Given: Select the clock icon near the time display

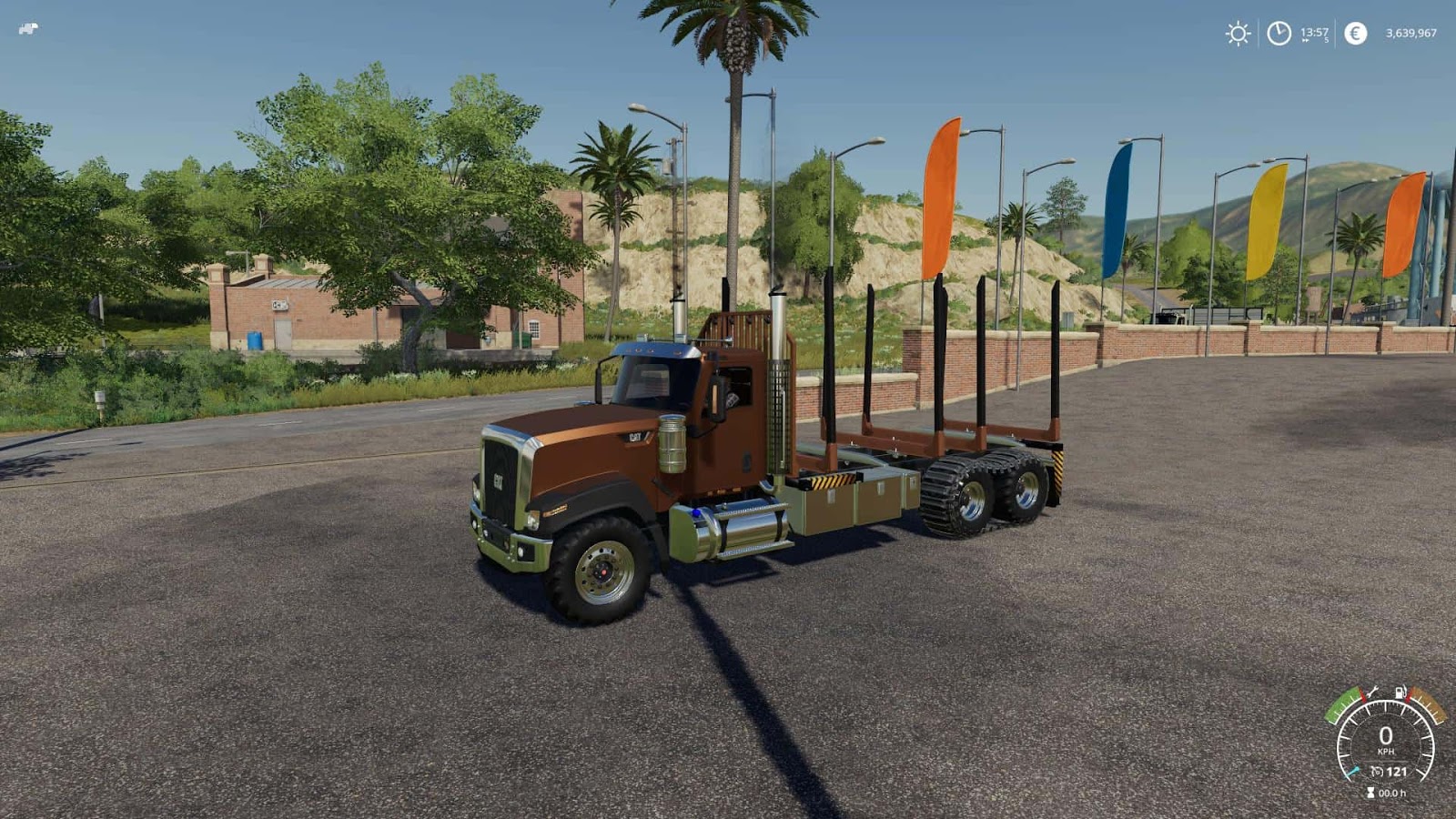Looking at the screenshot, I should (x=1279, y=32).
